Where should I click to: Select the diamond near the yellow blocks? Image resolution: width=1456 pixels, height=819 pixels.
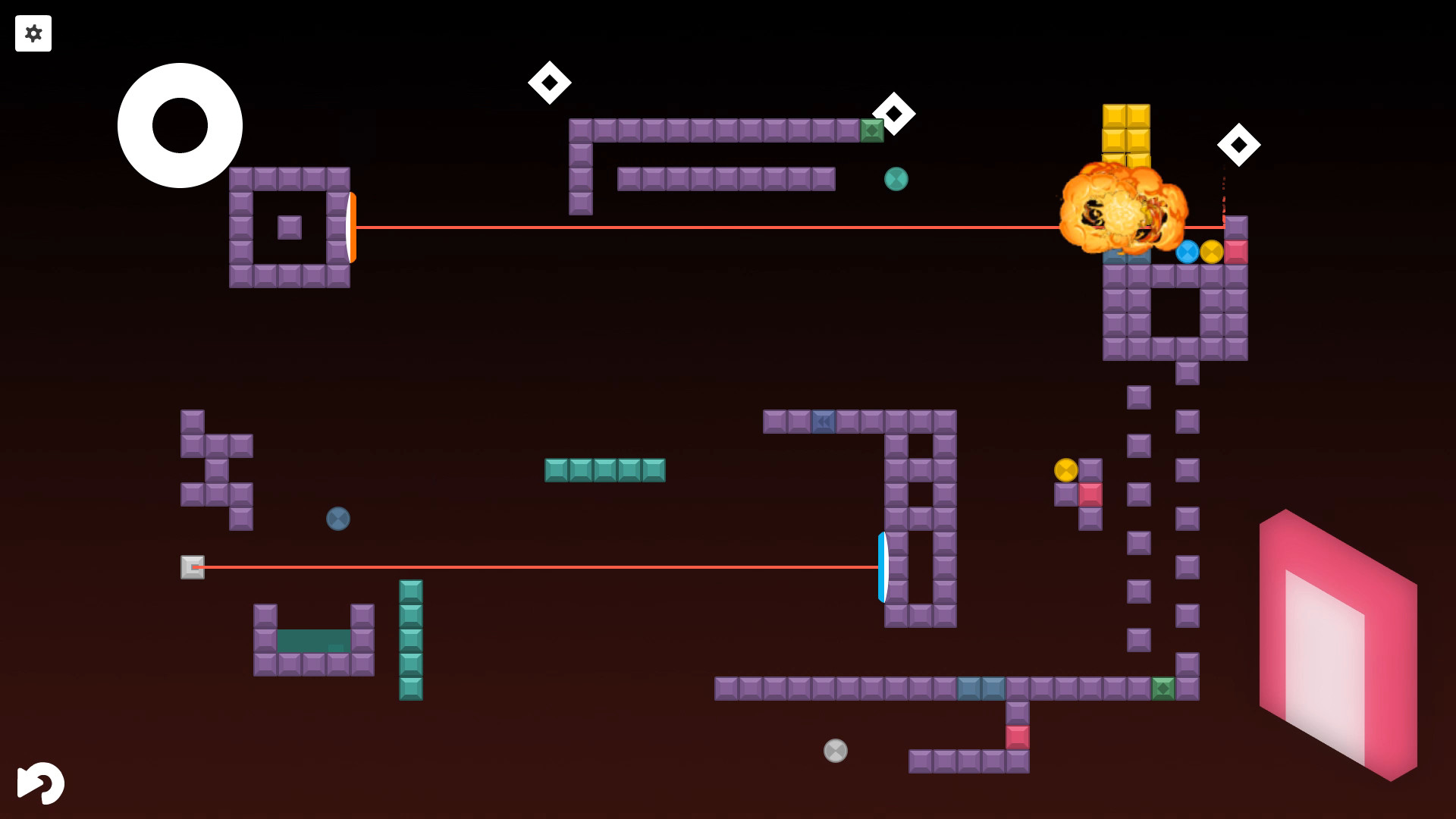tap(1240, 143)
